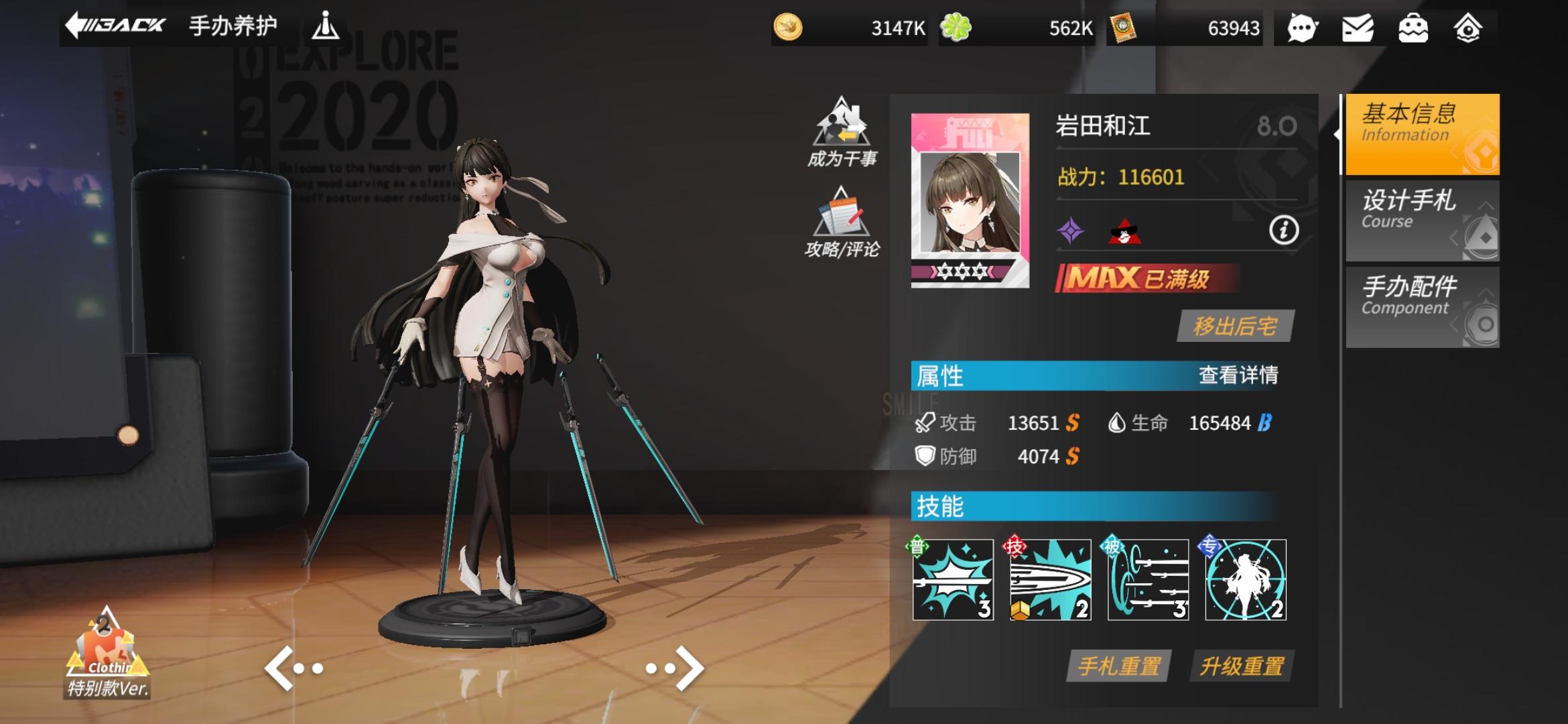Image resolution: width=1568 pixels, height=724 pixels.
Task: Click the home/dorm icon at top right
Action: point(1469,28)
